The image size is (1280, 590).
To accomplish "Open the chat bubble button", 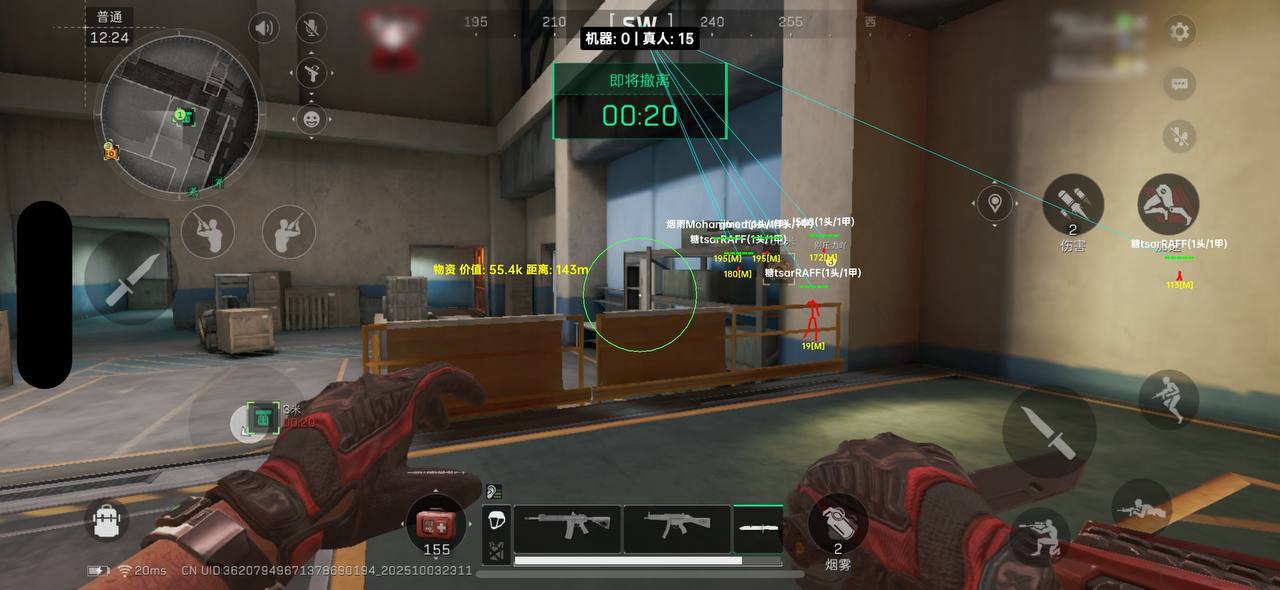I will 1180,84.
